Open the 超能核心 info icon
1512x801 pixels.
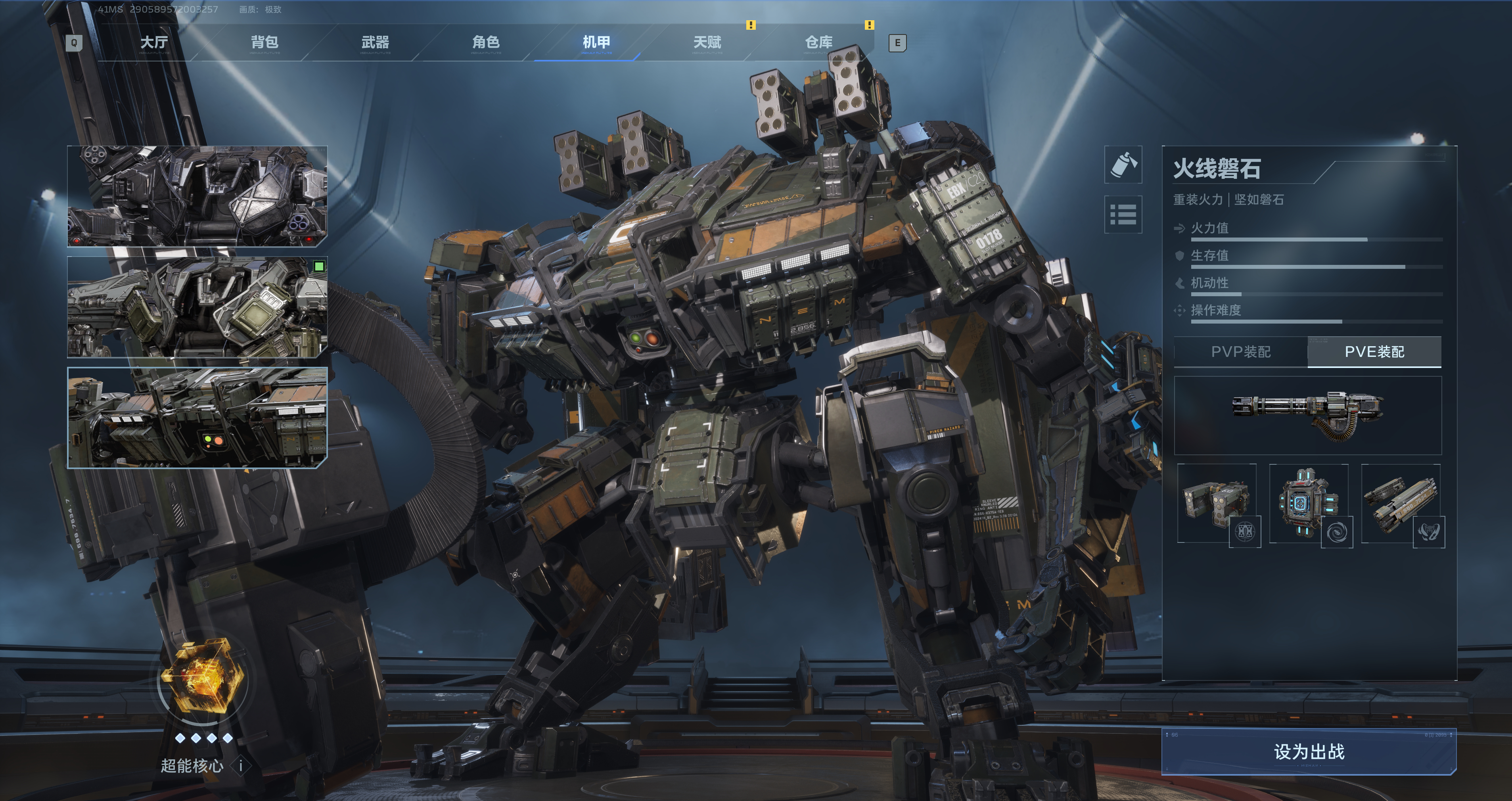241,766
